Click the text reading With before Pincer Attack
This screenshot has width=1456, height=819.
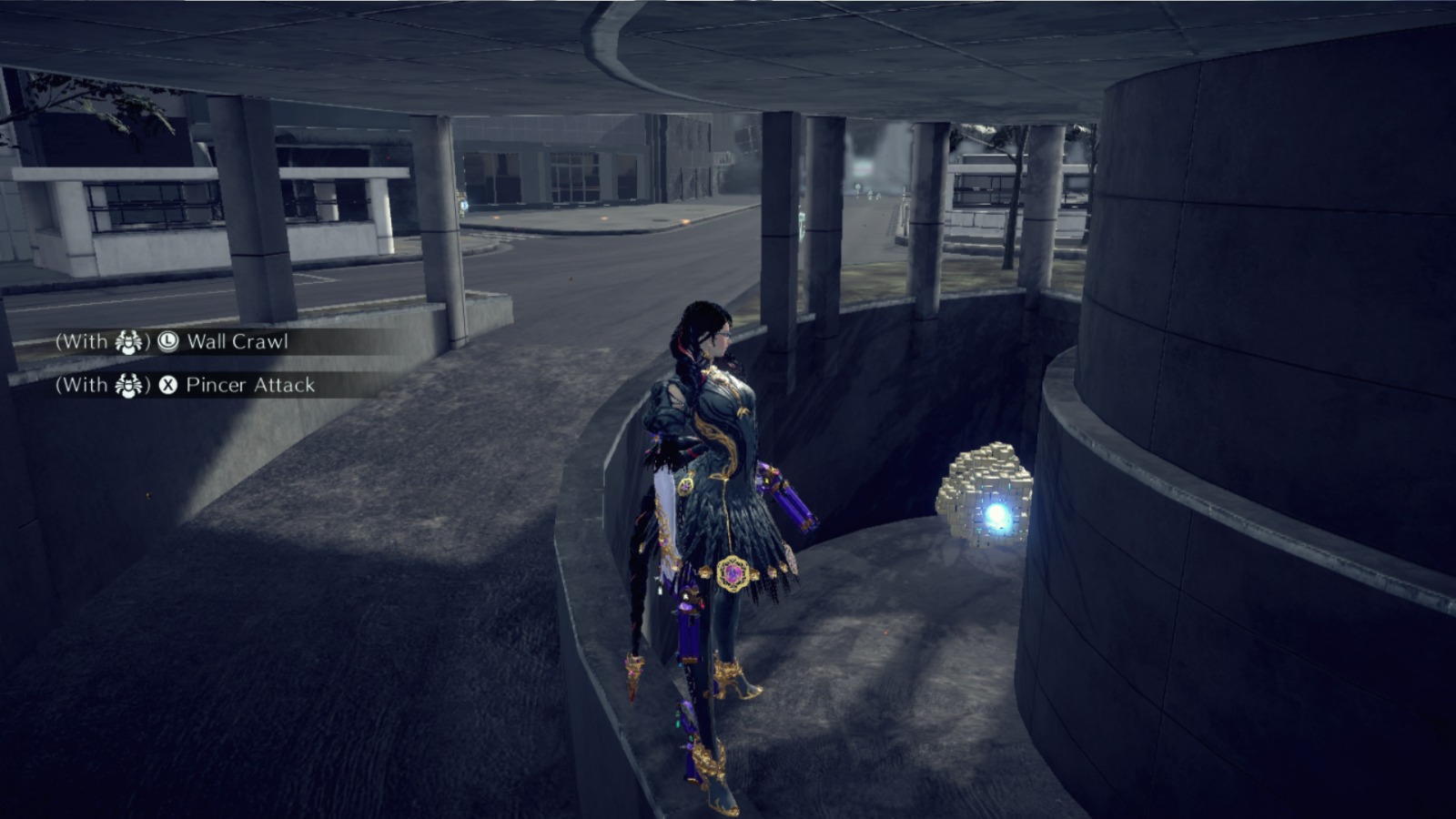point(87,386)
